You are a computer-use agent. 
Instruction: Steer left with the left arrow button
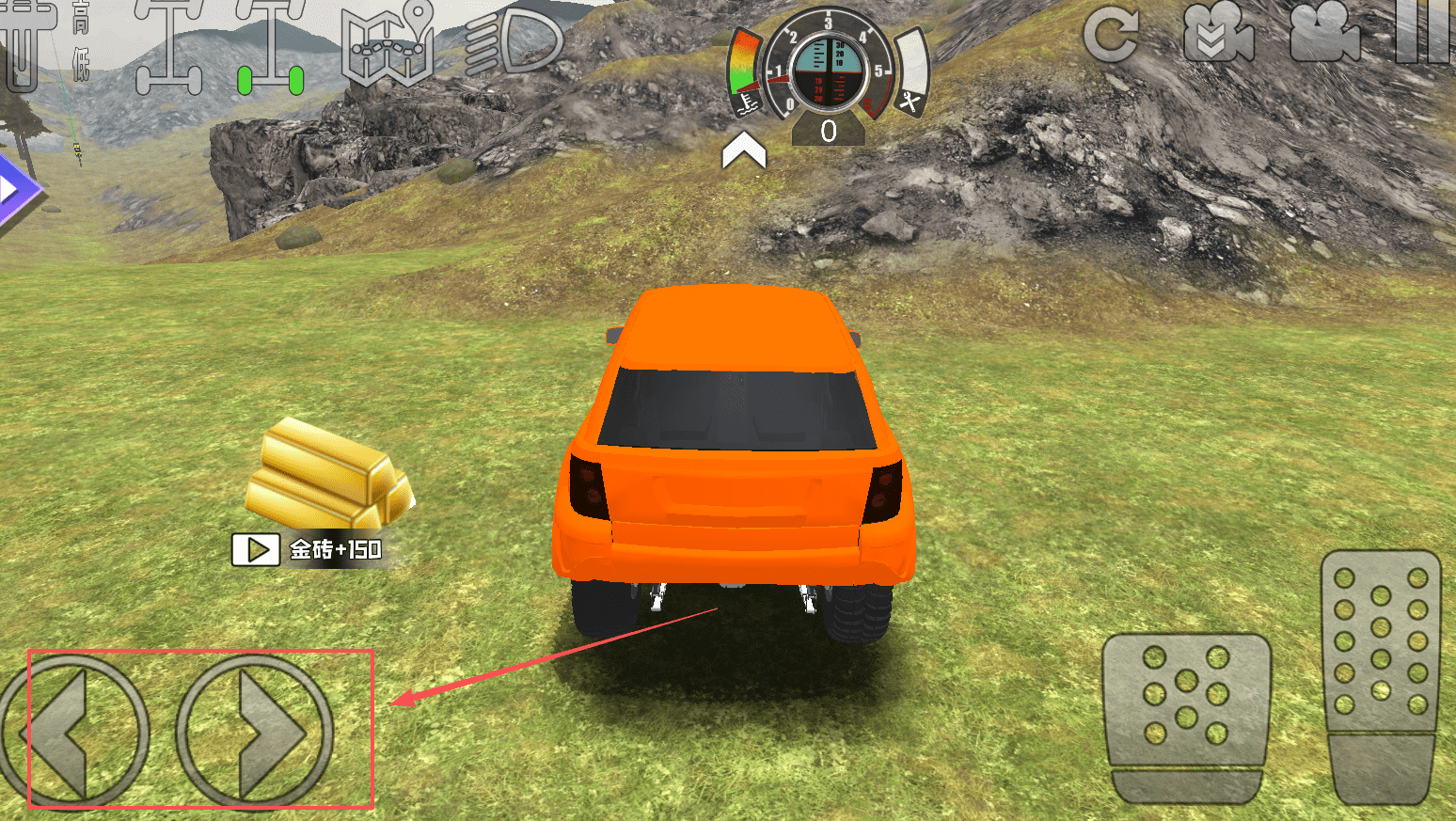pos(73,732)
